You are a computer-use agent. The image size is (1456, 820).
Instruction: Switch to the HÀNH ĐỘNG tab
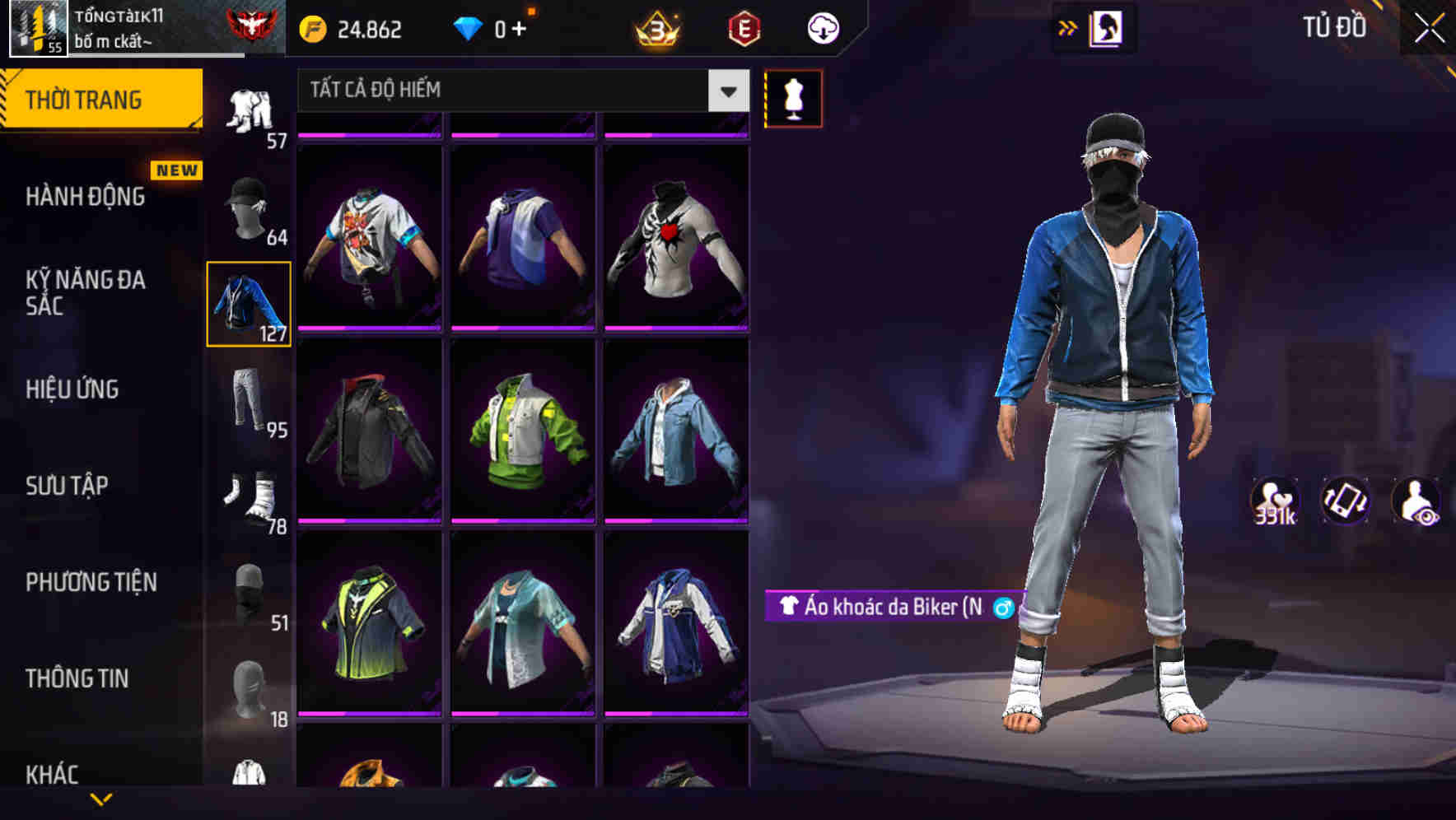pyautogui.click(x=85, y=197)
